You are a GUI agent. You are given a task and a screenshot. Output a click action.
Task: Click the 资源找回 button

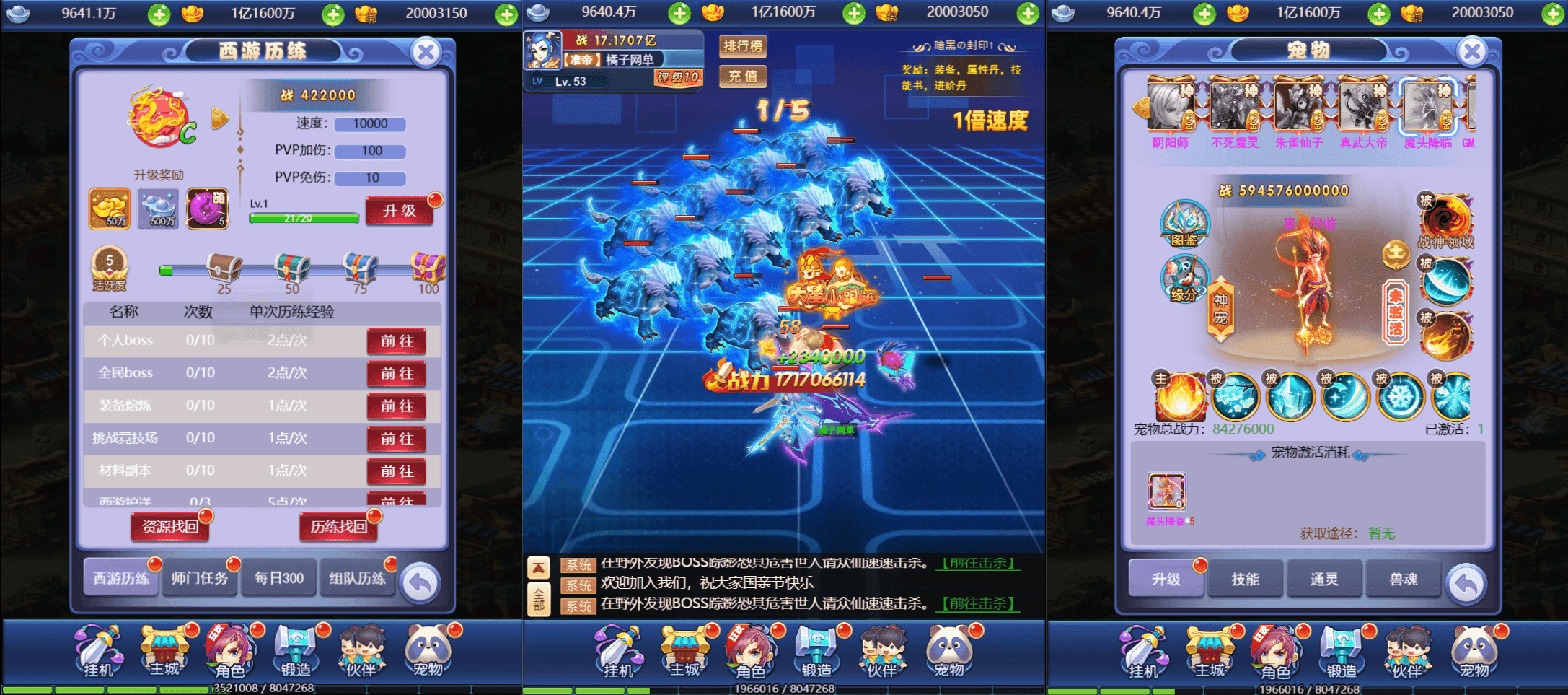[169, 527]
